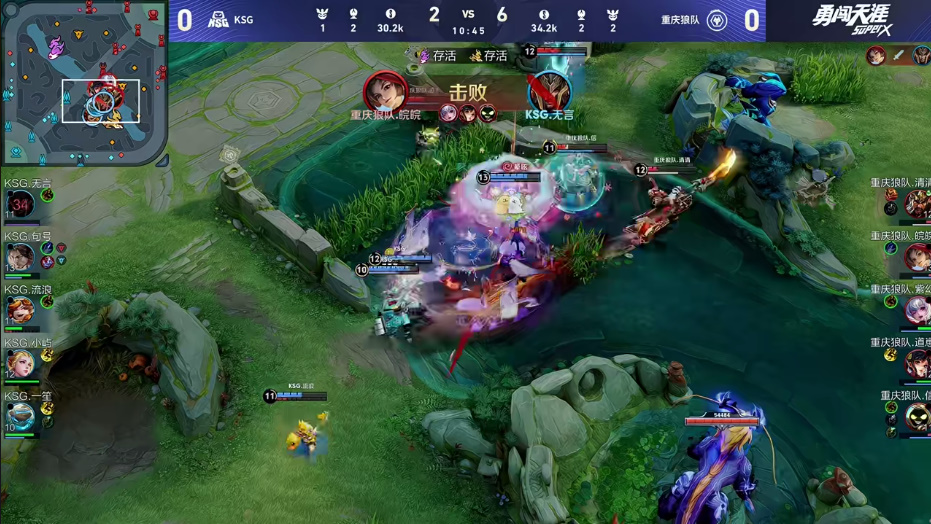Select 重庆狼队.清清 player portrait
931x524 pixels.
[x=917, y=205]
